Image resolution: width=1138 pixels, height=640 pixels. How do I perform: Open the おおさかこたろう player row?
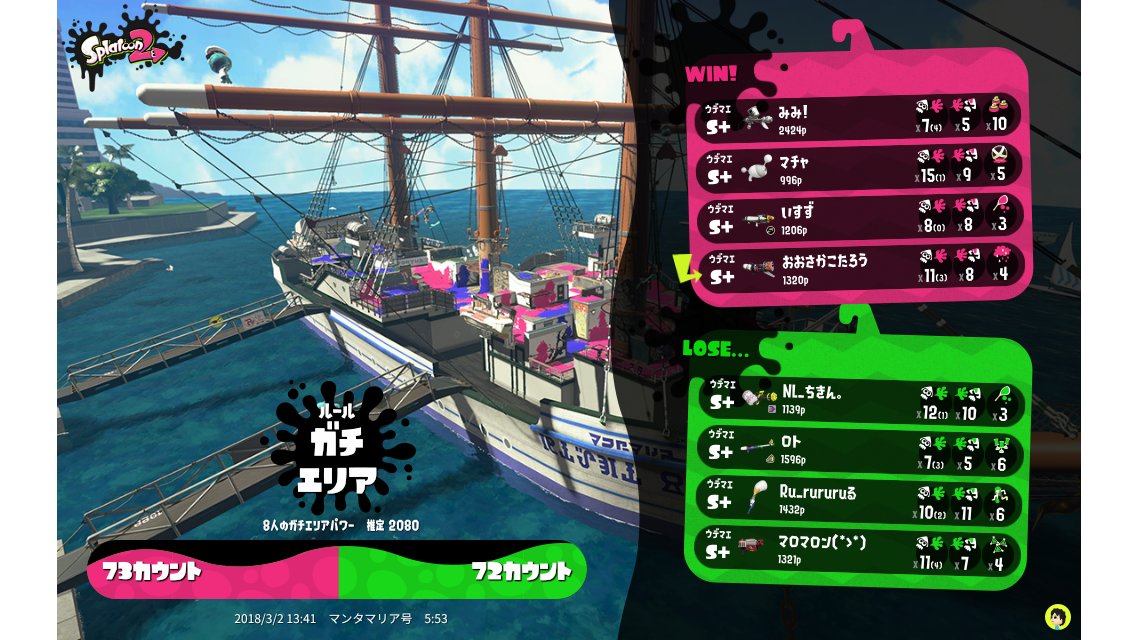click(857, 267)
